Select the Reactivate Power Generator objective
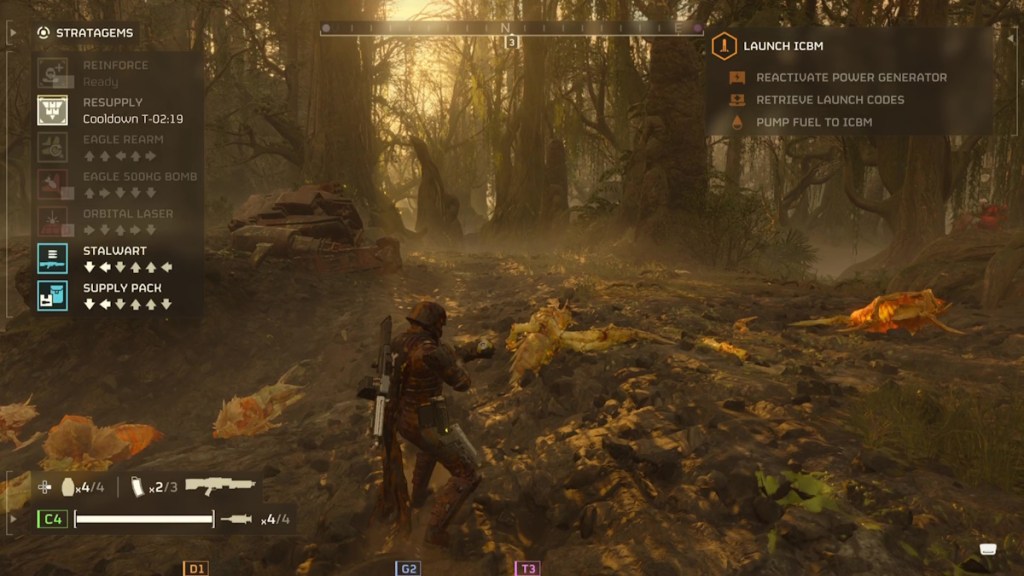This screenshot has width=1024, height=576. click(x=850, y=77)
